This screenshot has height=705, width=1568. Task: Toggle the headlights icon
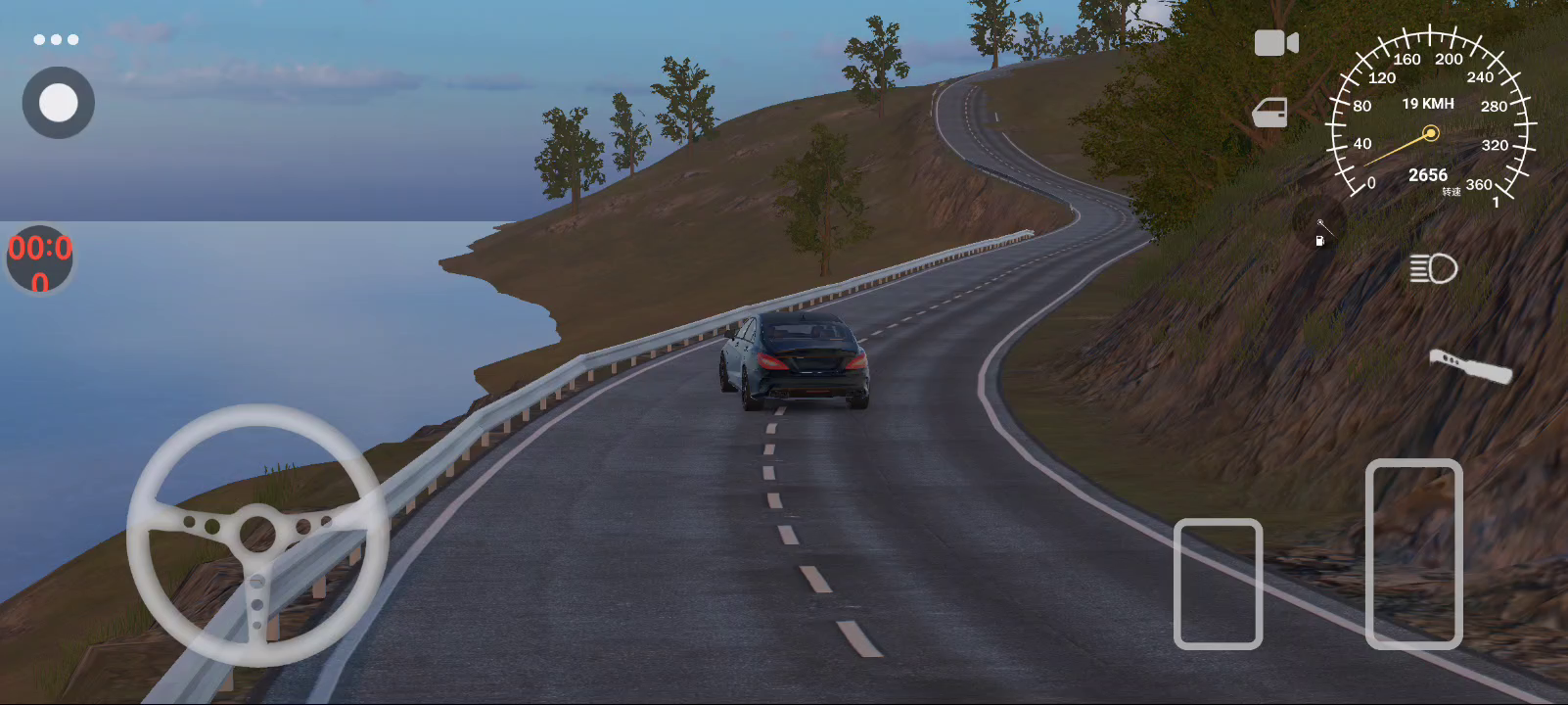[x=1433, y=268]
